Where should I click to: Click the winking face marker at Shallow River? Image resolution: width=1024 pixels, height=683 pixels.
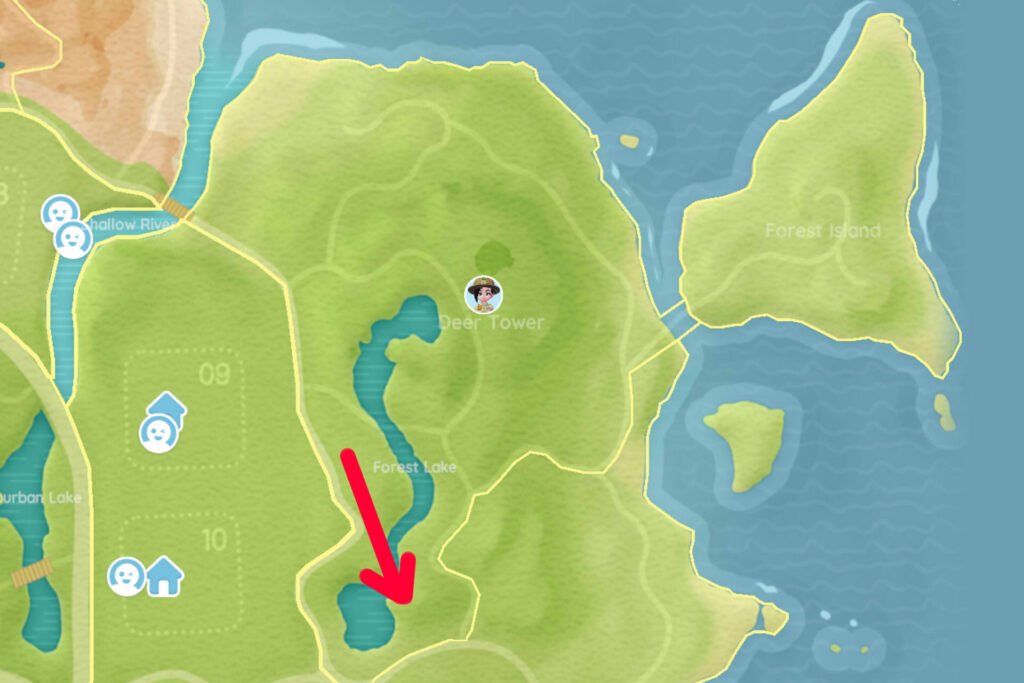tap(73, 240)
